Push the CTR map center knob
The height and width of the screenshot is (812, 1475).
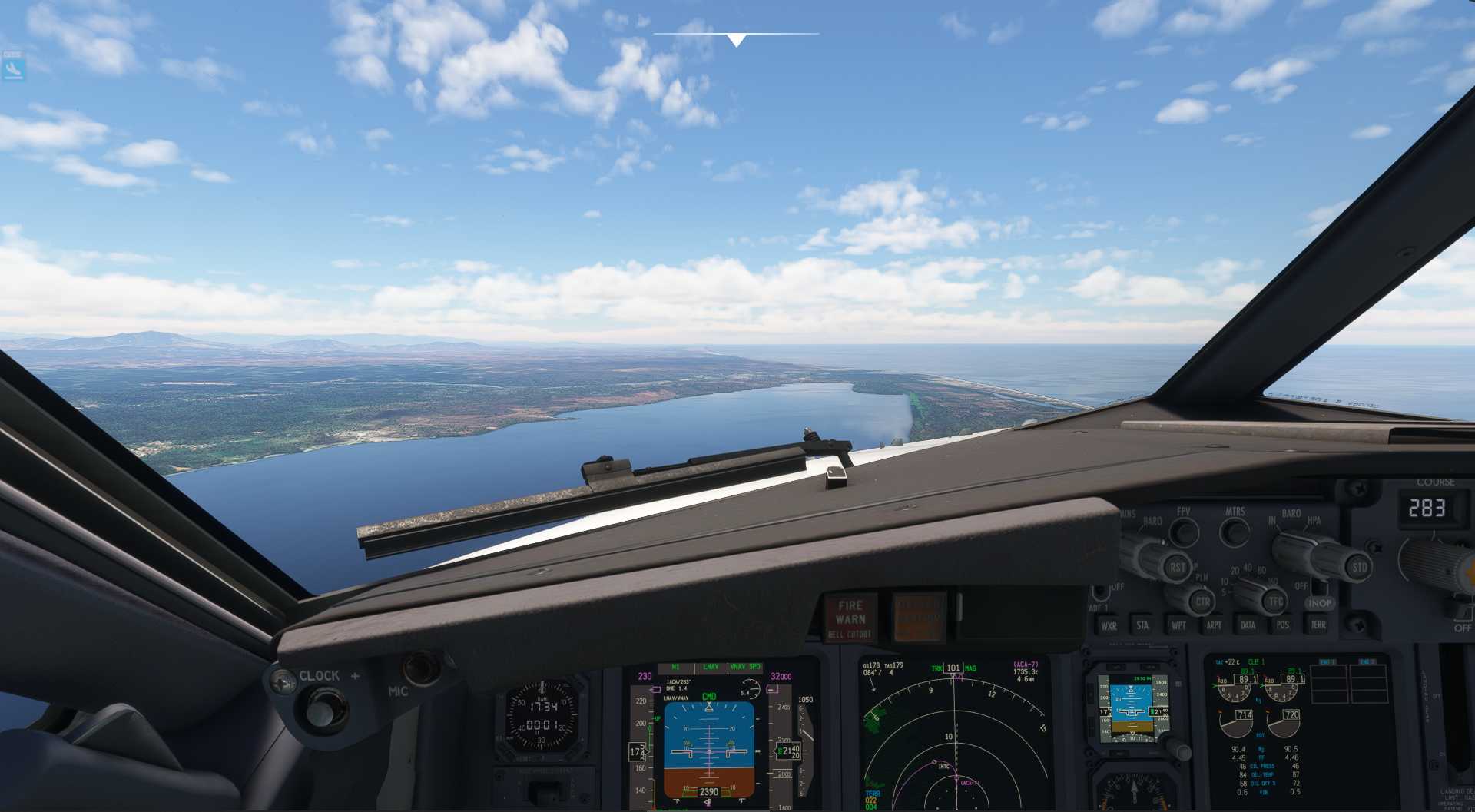coord(1202,602)
